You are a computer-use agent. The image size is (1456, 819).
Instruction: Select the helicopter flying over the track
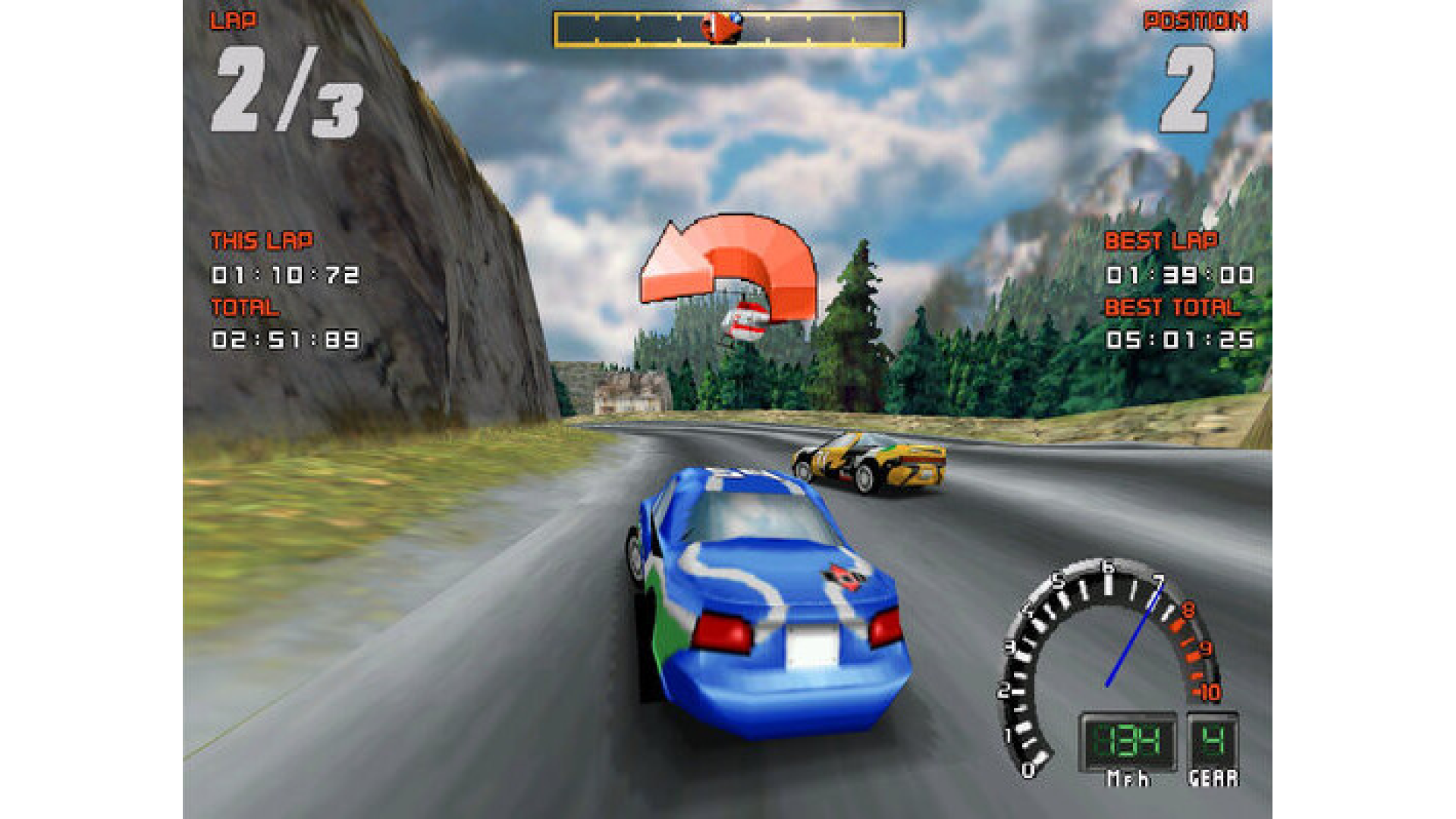(739, 322)
